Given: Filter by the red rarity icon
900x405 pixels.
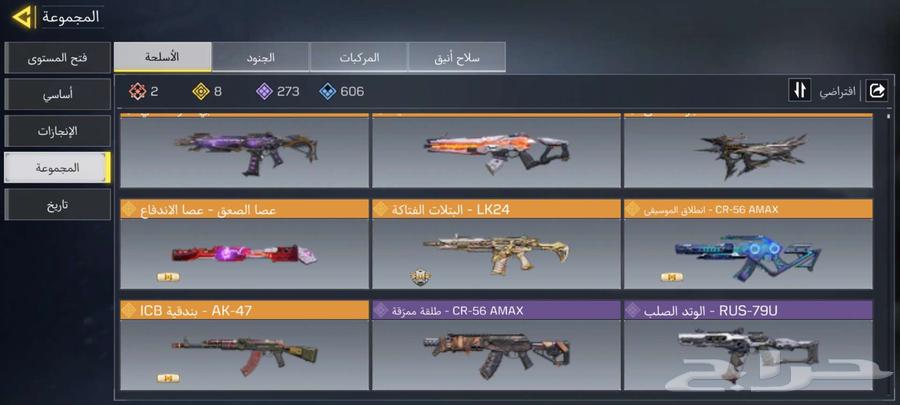Looking at the screenshot, I should tap(138, 92).
